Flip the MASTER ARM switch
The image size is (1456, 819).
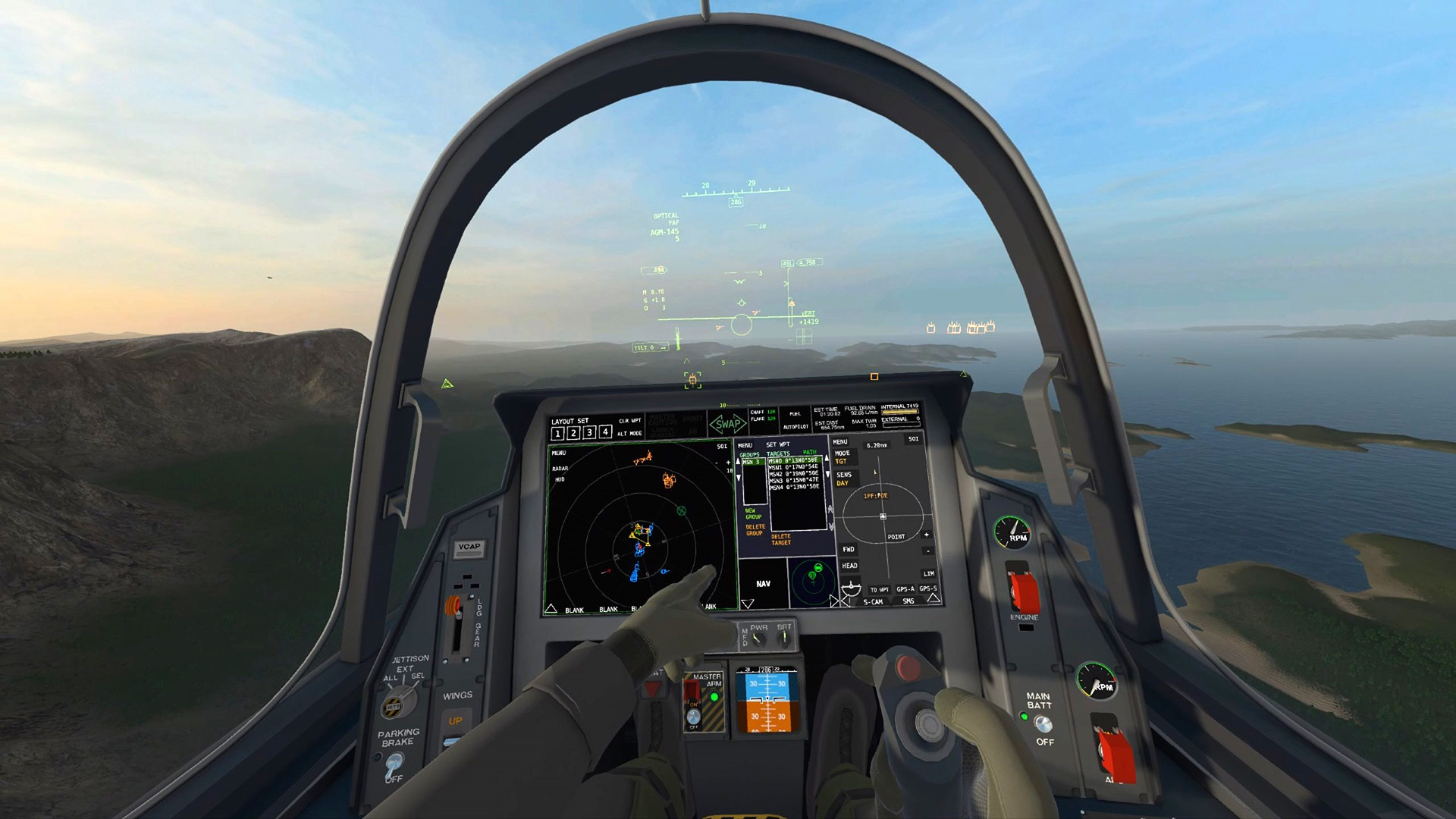(x=693, y=717)
